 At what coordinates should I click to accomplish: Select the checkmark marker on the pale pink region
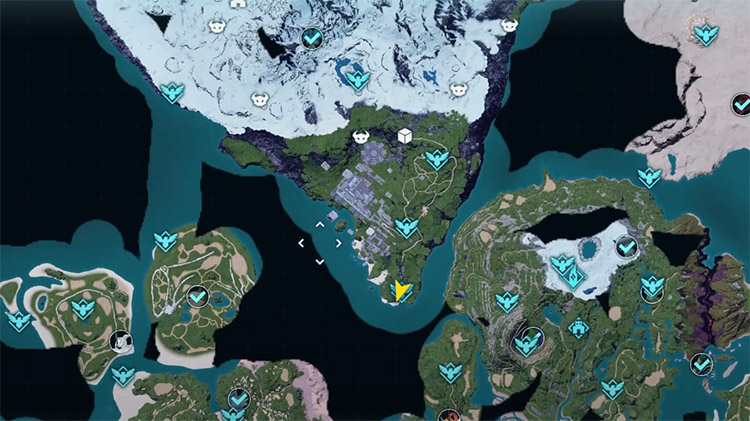coord(741,104)
